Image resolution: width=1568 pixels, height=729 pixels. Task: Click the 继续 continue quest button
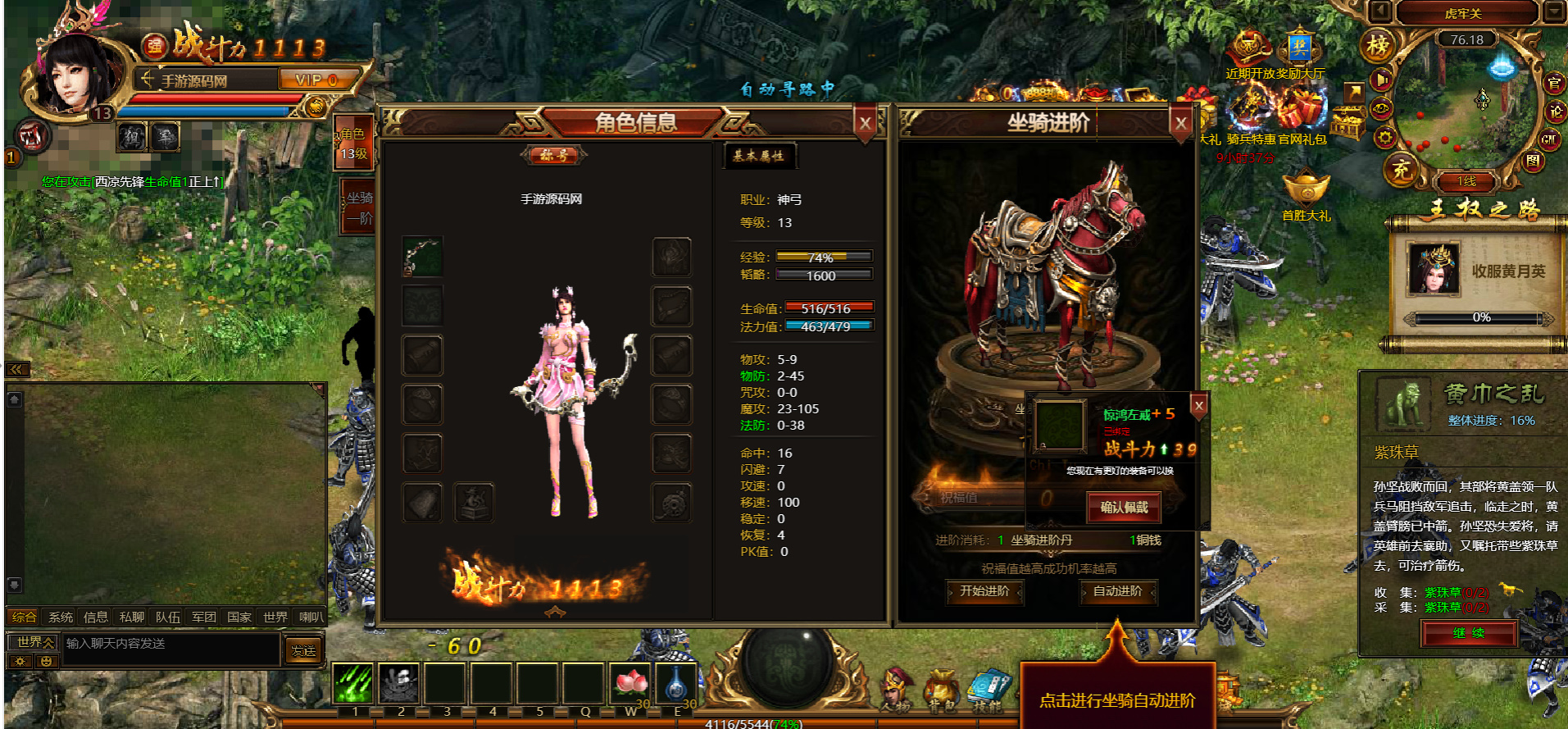coord(1468,633)
